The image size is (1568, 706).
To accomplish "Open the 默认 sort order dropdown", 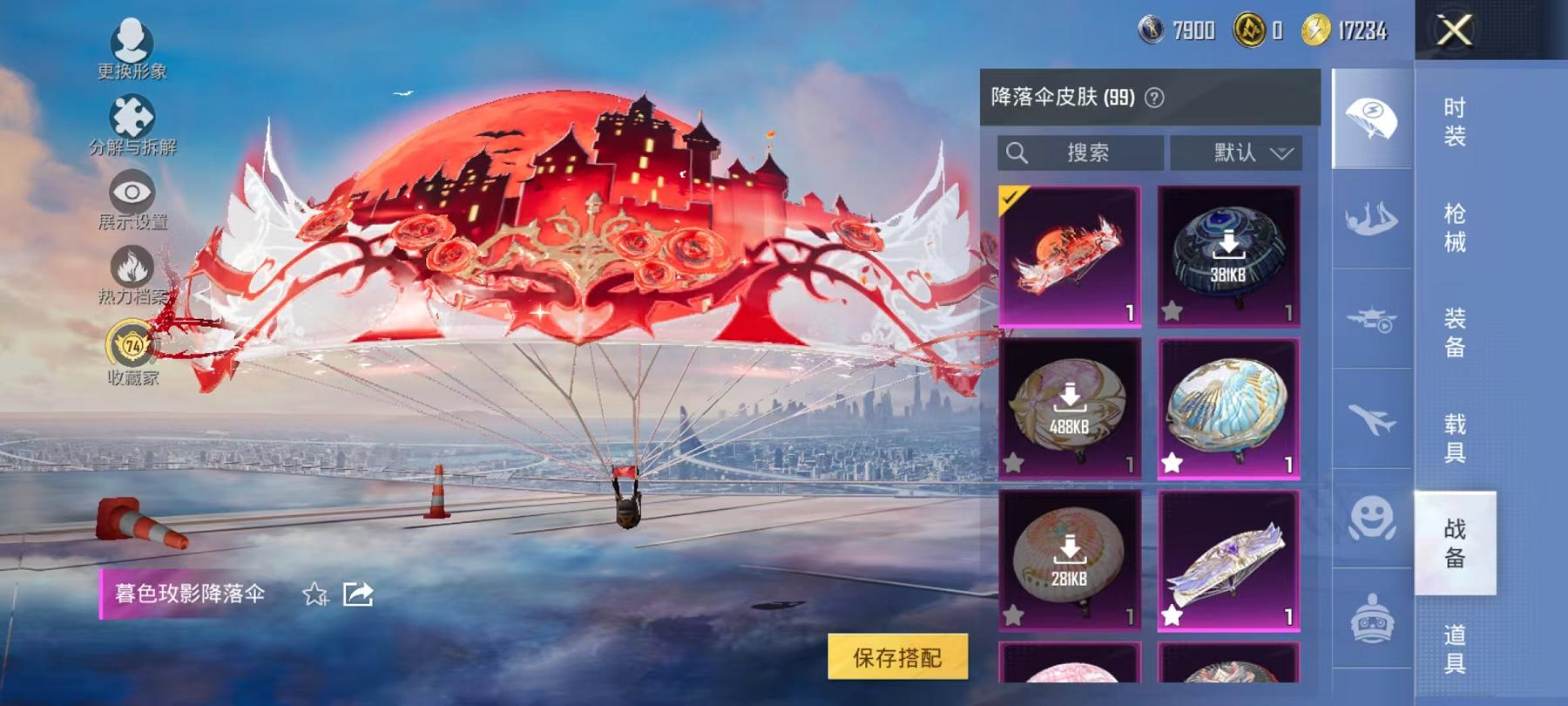I will pyautogui.click(x=1236, y=153).
